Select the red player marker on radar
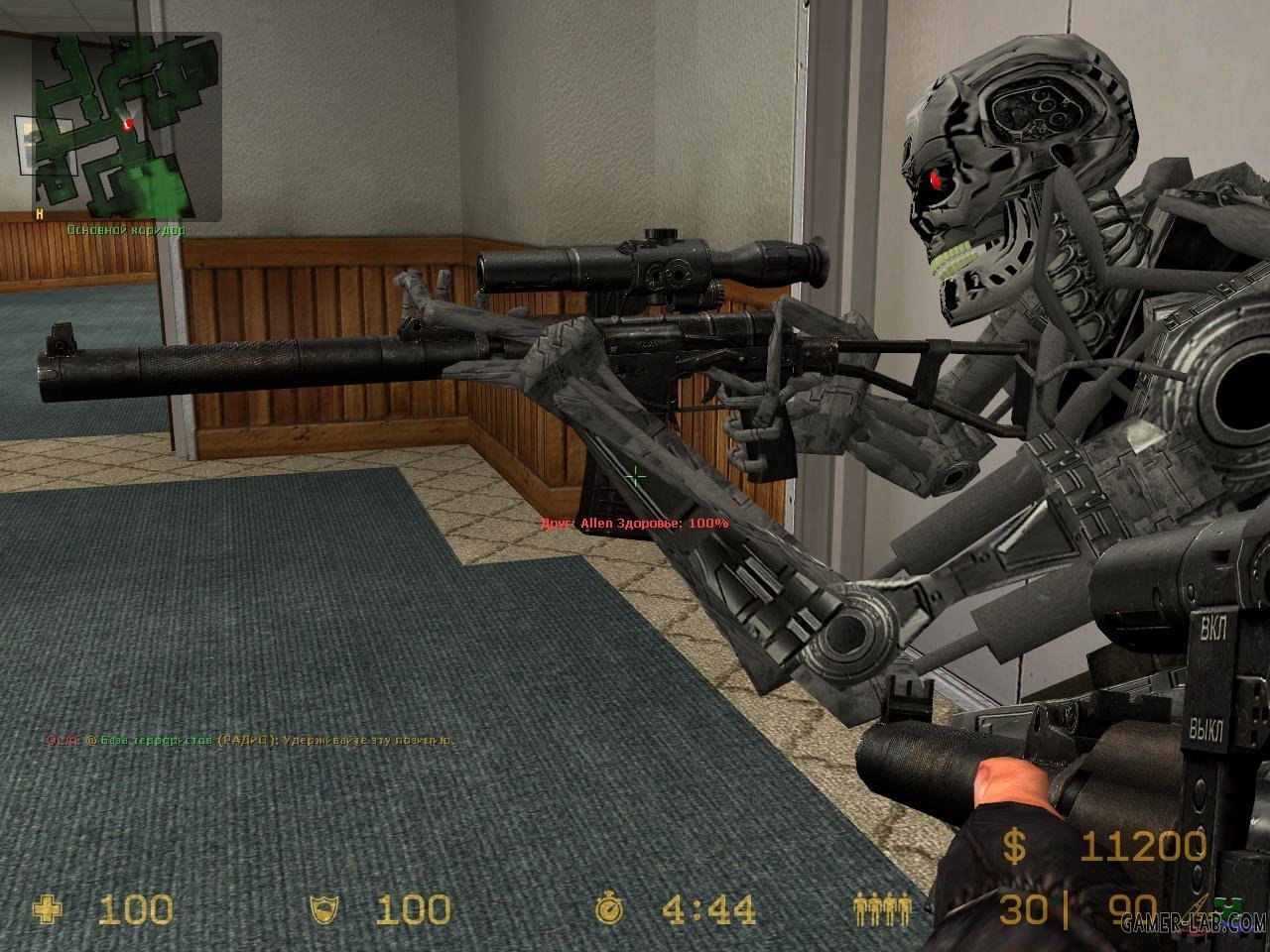 click(127, 124)
